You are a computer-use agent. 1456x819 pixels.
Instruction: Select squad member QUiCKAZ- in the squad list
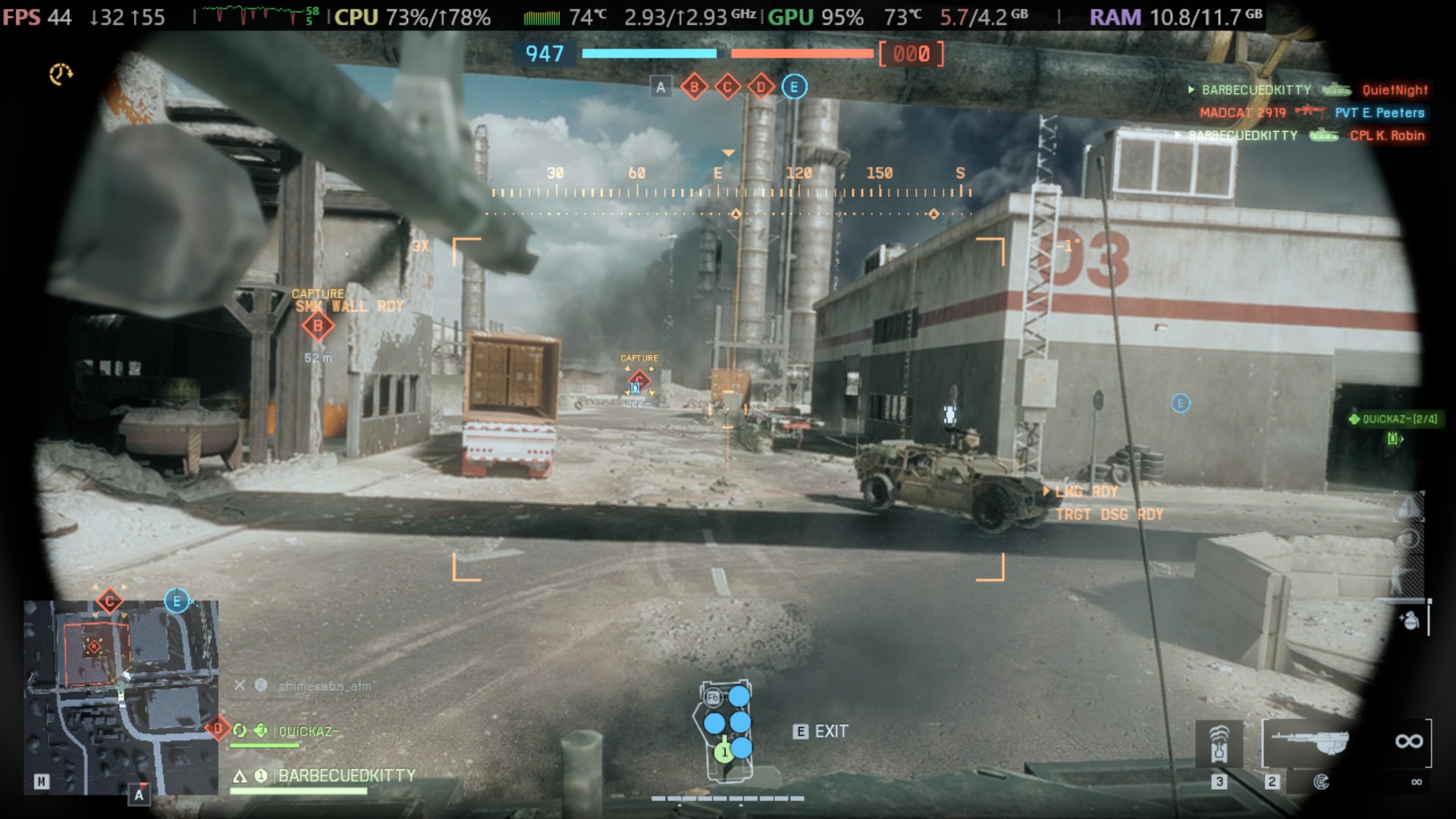click(307, 731)
